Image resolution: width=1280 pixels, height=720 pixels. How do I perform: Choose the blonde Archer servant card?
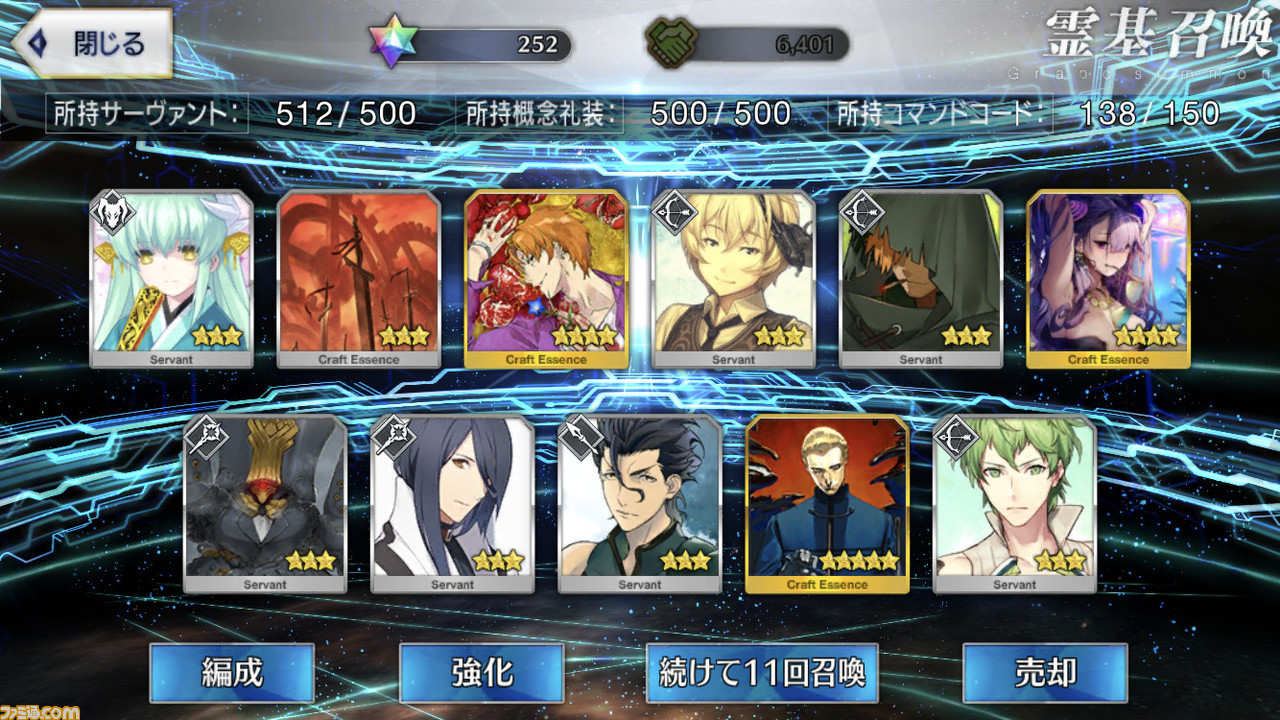pos(734,278)
